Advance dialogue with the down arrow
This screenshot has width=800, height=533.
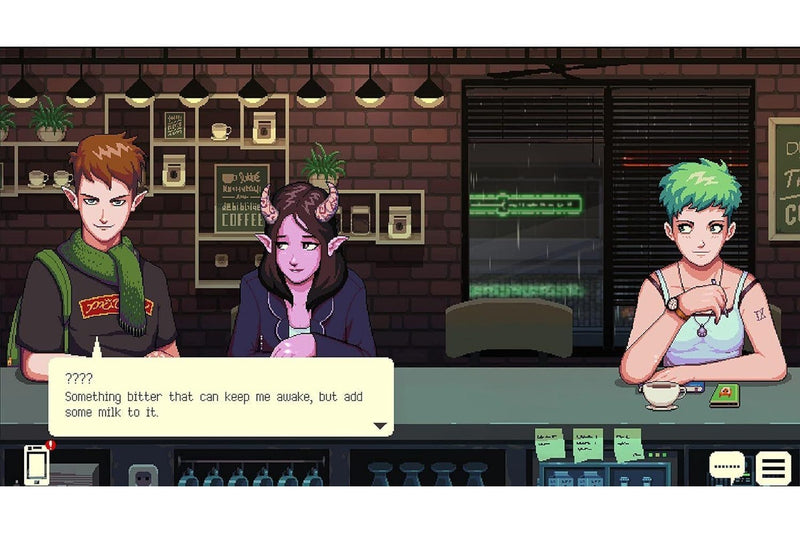380,426
